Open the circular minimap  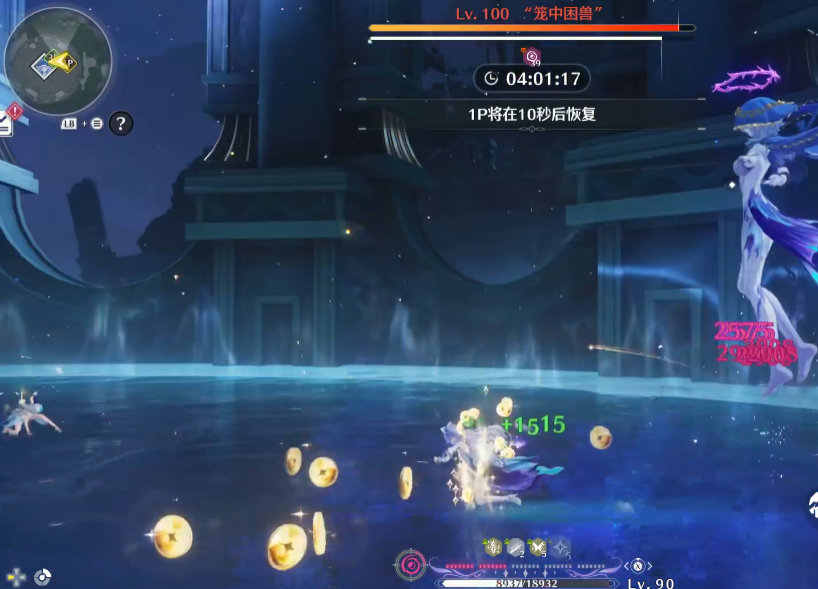coord(57,61)
